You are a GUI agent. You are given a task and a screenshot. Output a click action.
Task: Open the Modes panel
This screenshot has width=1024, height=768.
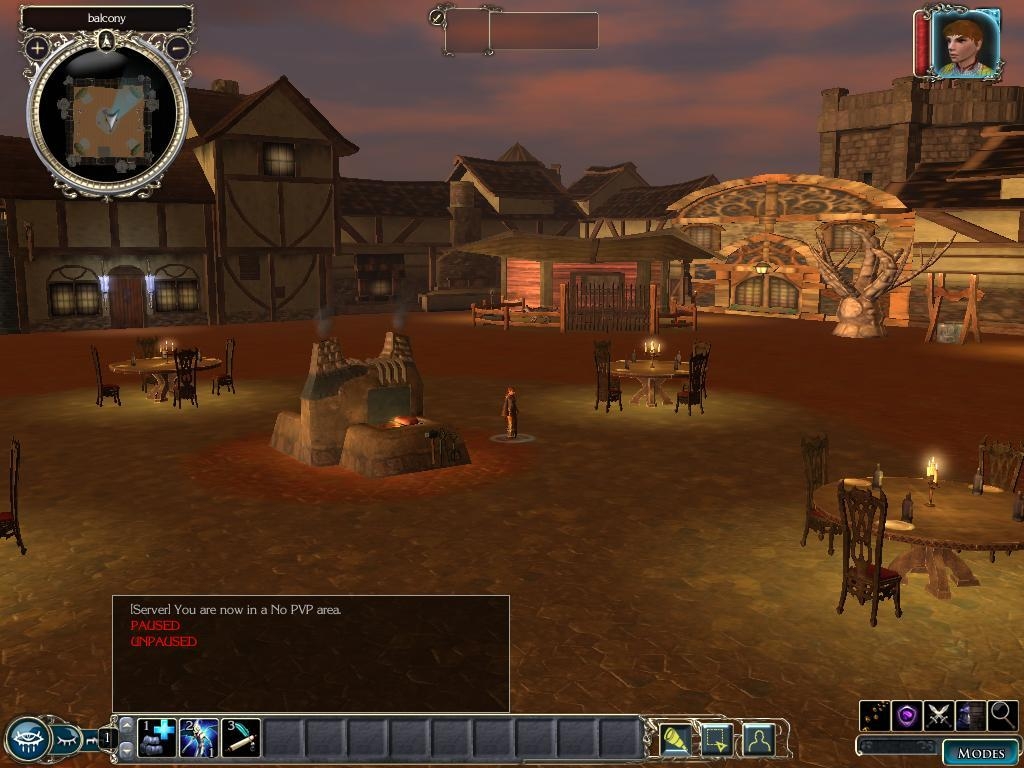pos(980,753)
